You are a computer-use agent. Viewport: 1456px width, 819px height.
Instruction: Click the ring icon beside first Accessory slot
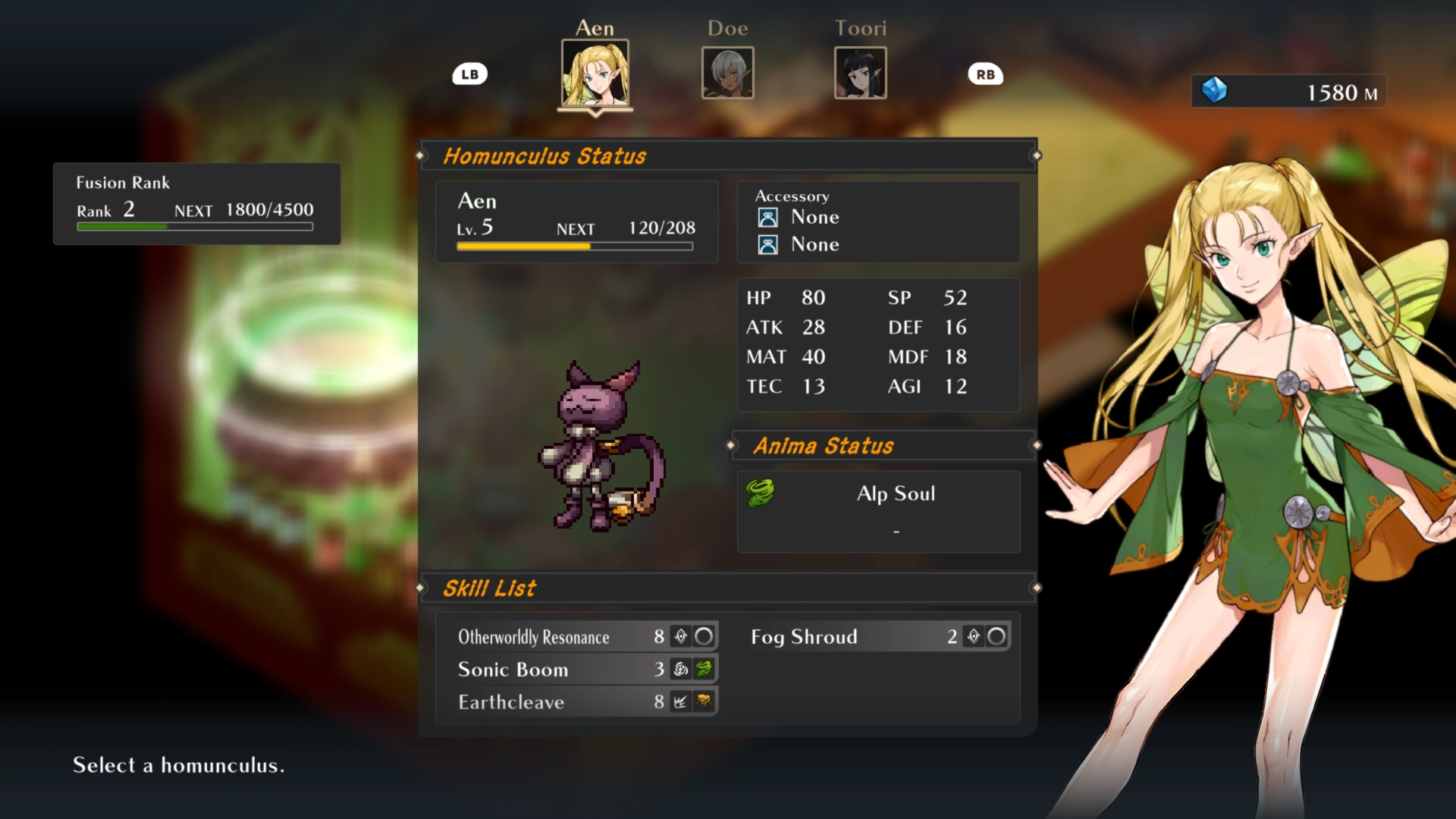tap(768, 217)
